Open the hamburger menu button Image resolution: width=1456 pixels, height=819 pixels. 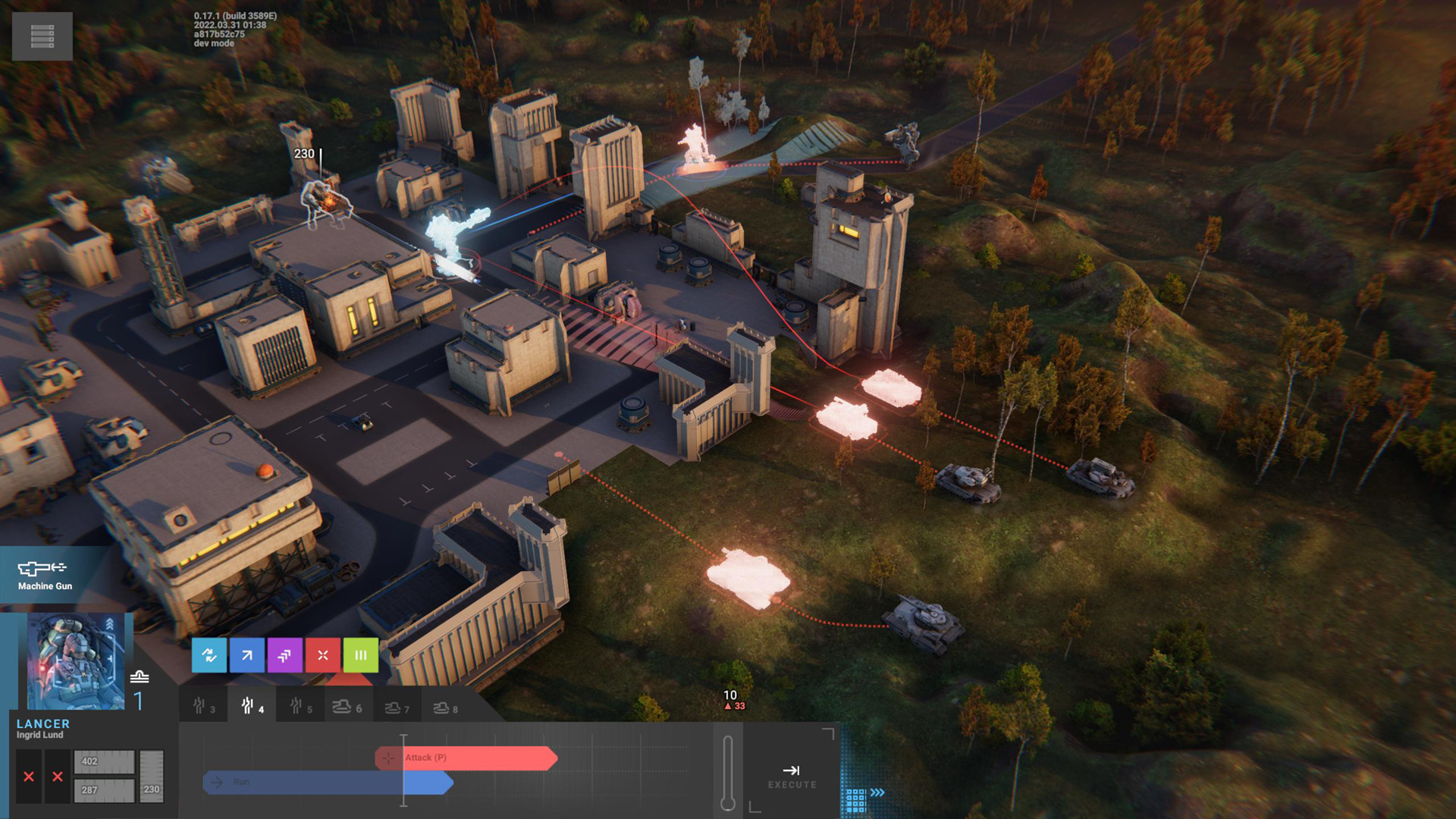(x=42, y=36)
